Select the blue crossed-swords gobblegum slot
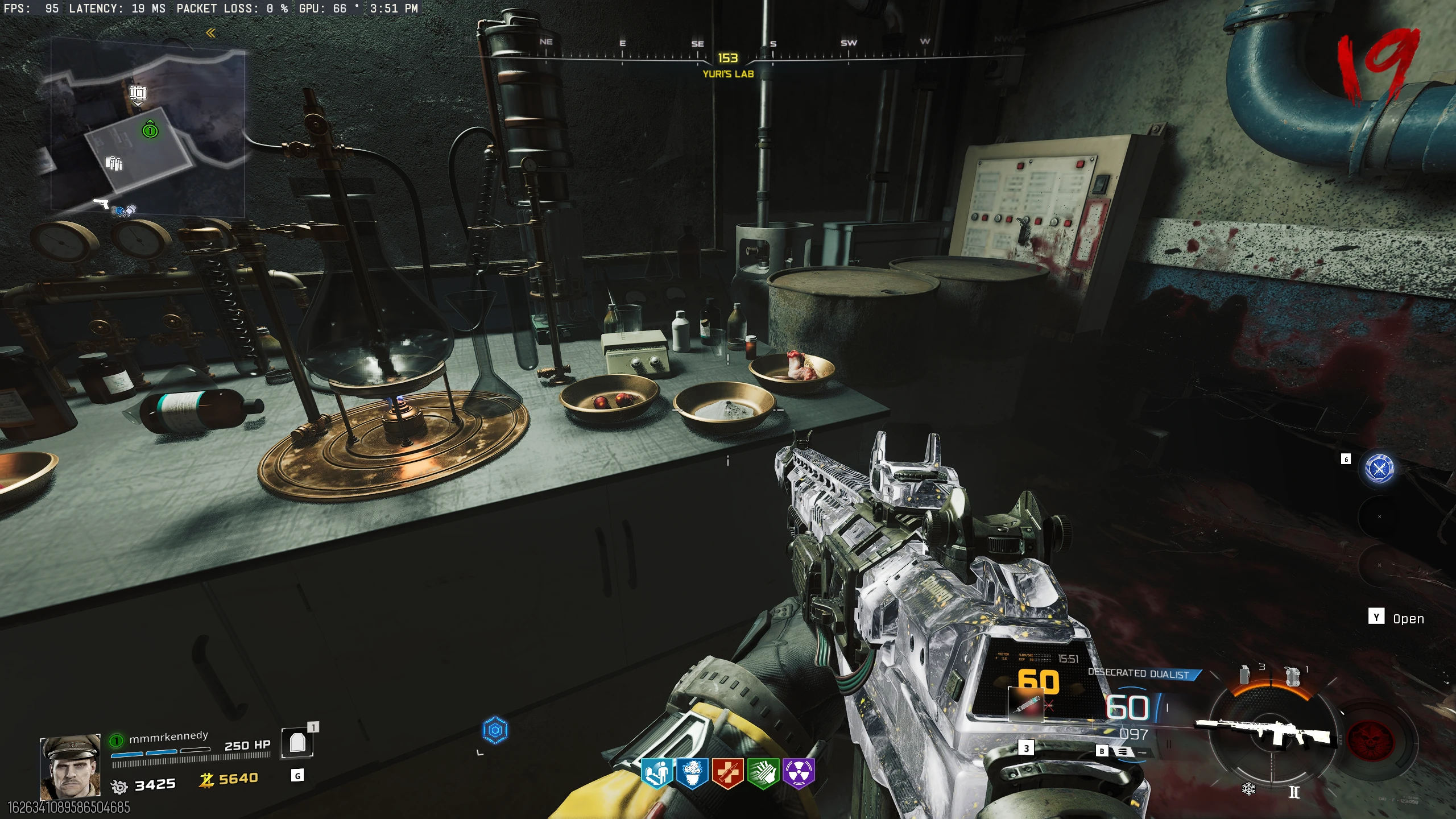 [x=1379, y=469]
